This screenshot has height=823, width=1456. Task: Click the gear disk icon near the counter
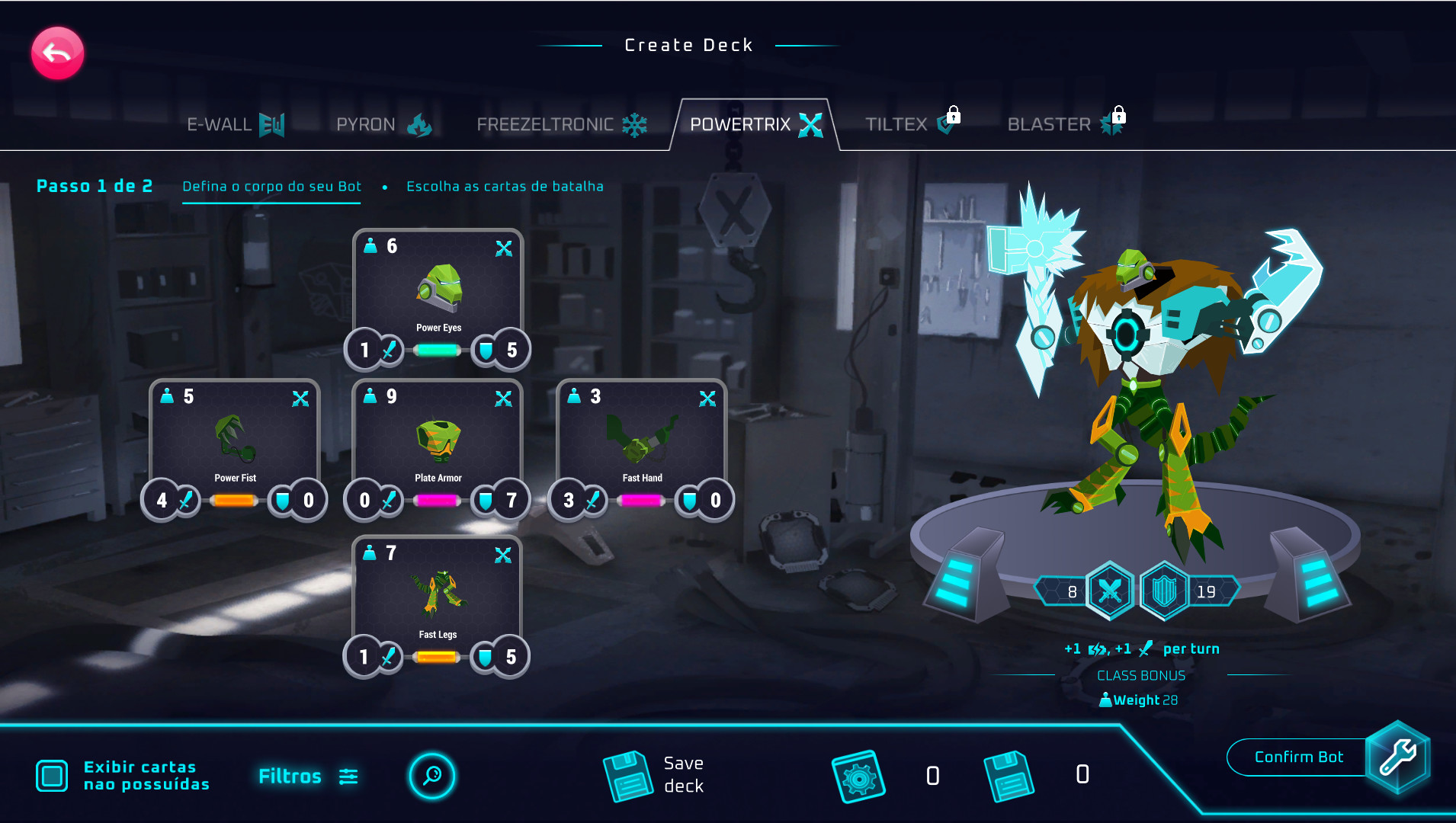click(858, 777)
